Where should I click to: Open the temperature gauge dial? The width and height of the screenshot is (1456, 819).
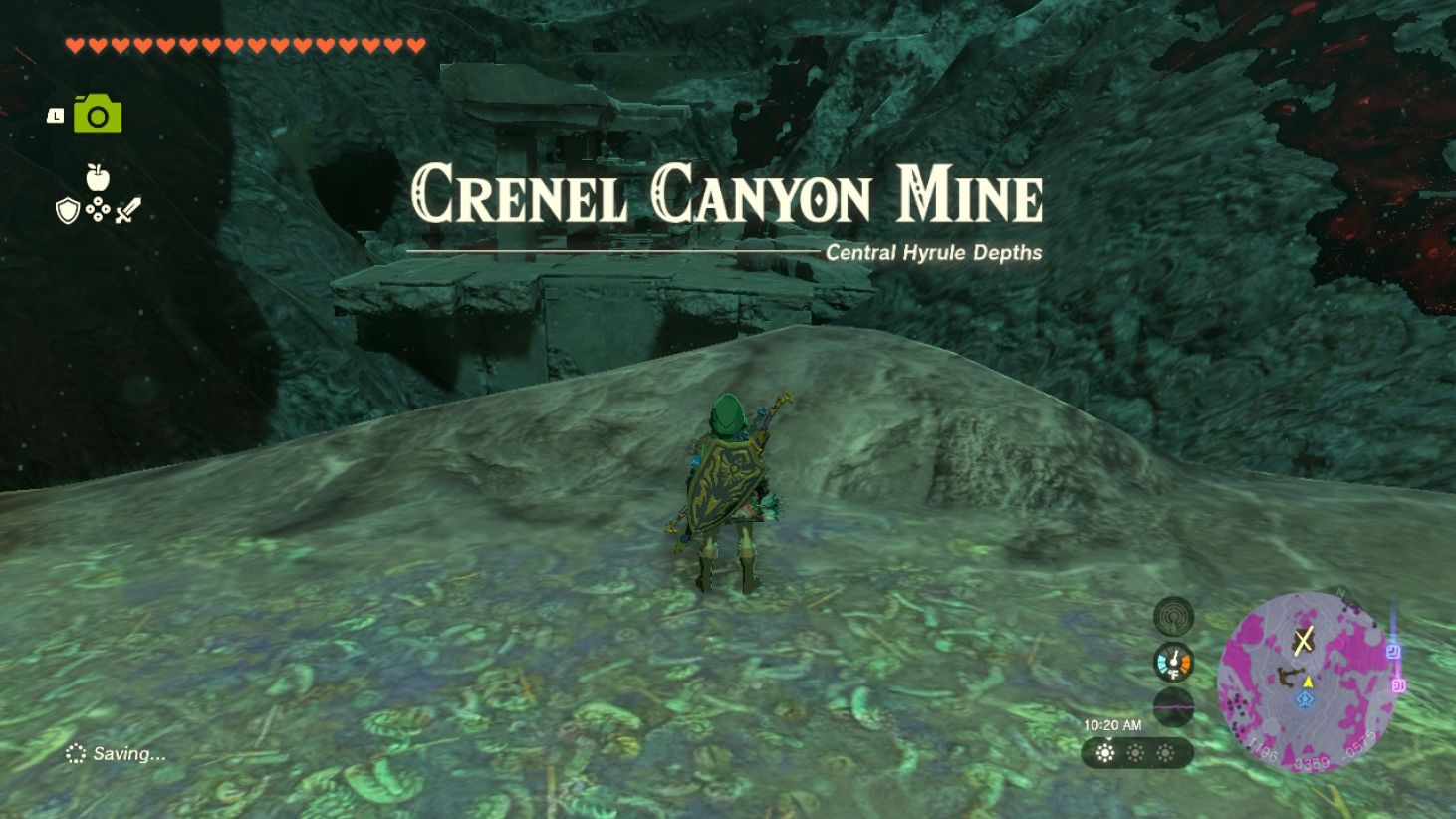click(x=1174, y=663)
